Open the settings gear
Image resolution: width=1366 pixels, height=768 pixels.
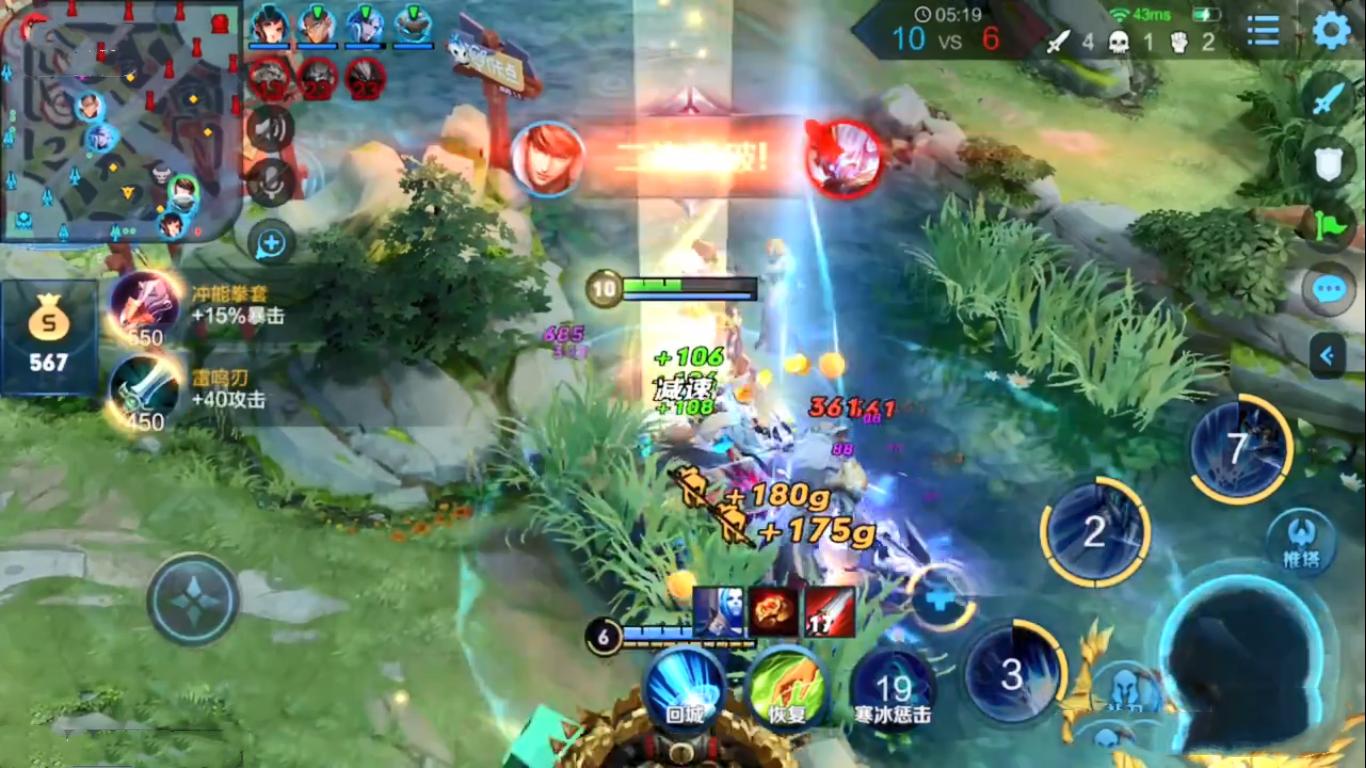pos(1331,31)
